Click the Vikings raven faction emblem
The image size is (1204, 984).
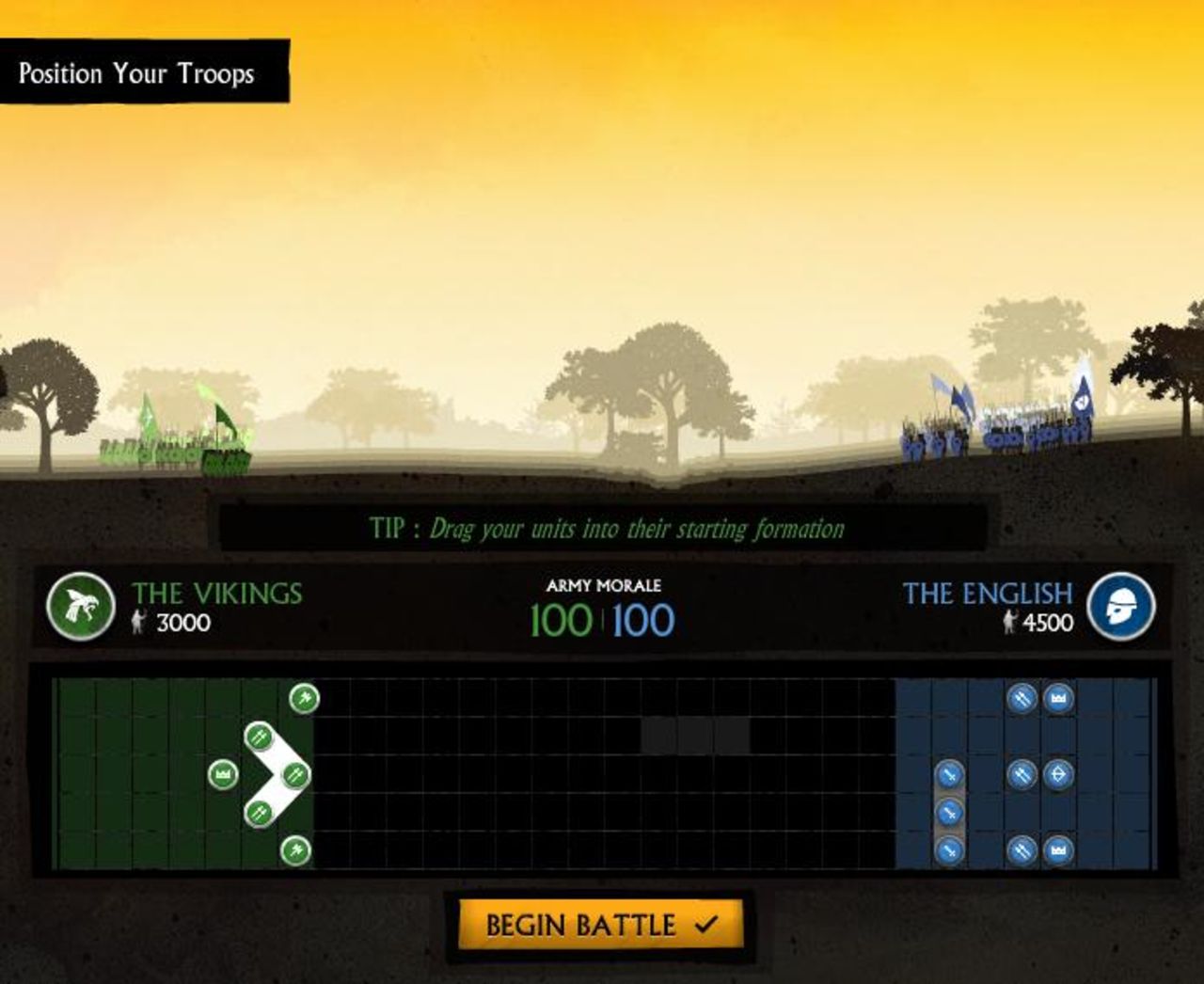click(x=81, y=607)
